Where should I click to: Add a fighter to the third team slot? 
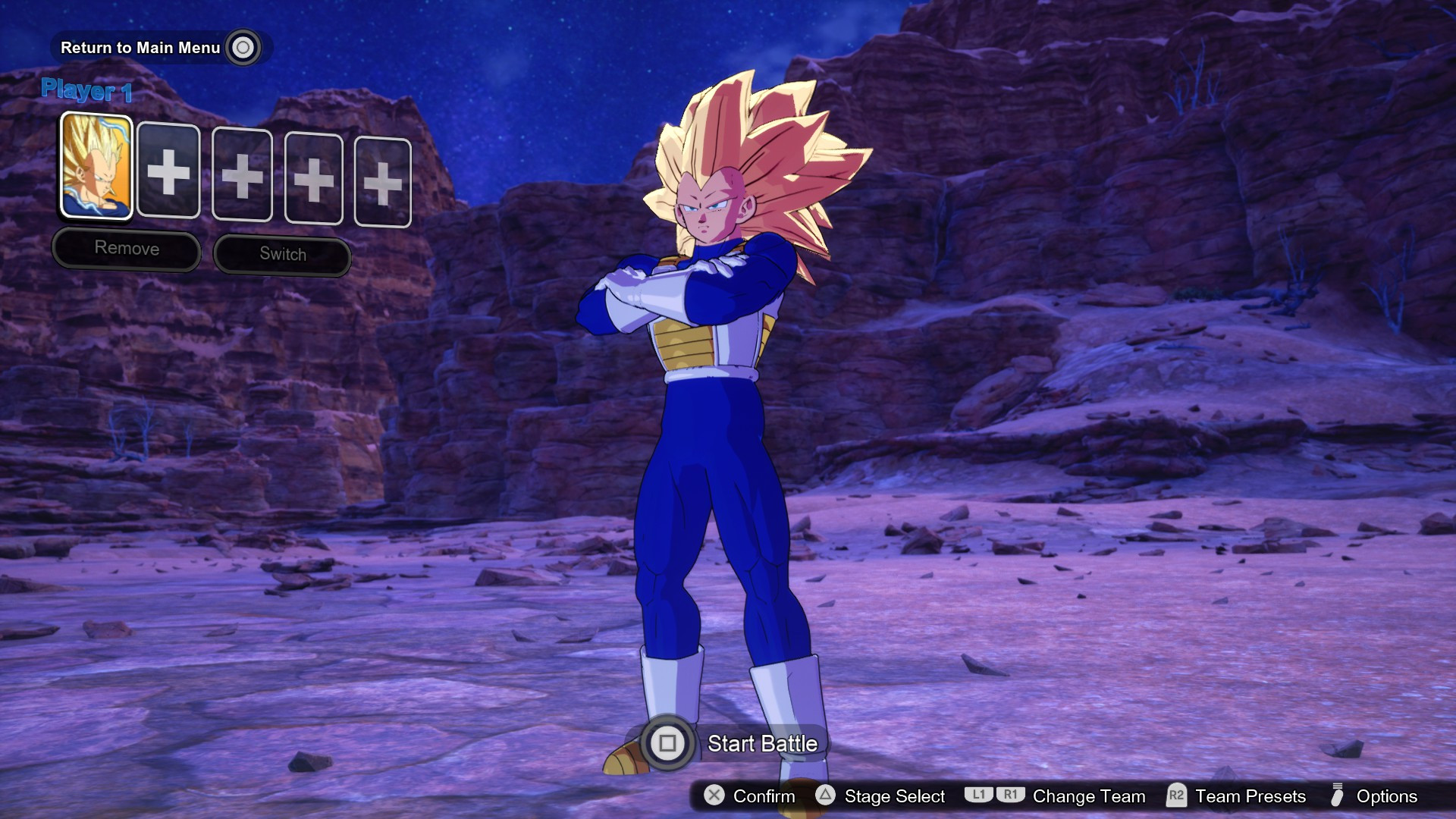click(x=242, y=174)
